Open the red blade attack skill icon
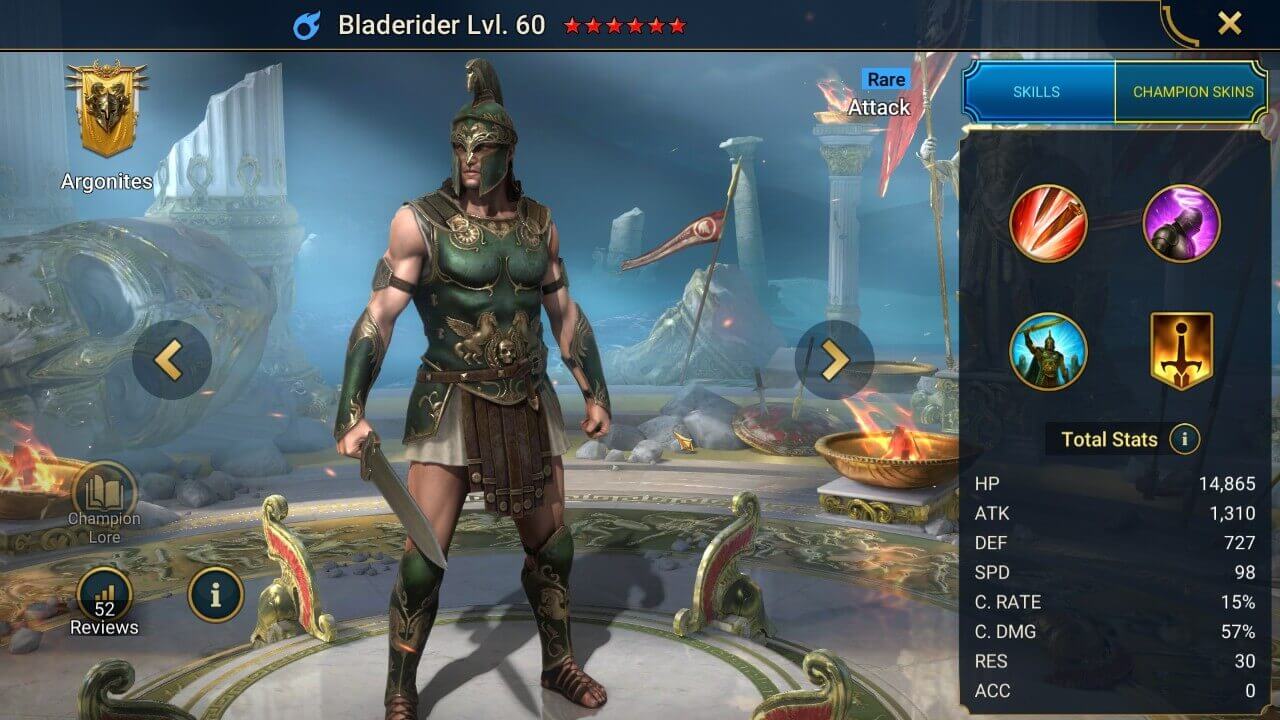1280x720 pixels. coord(1049,225)
